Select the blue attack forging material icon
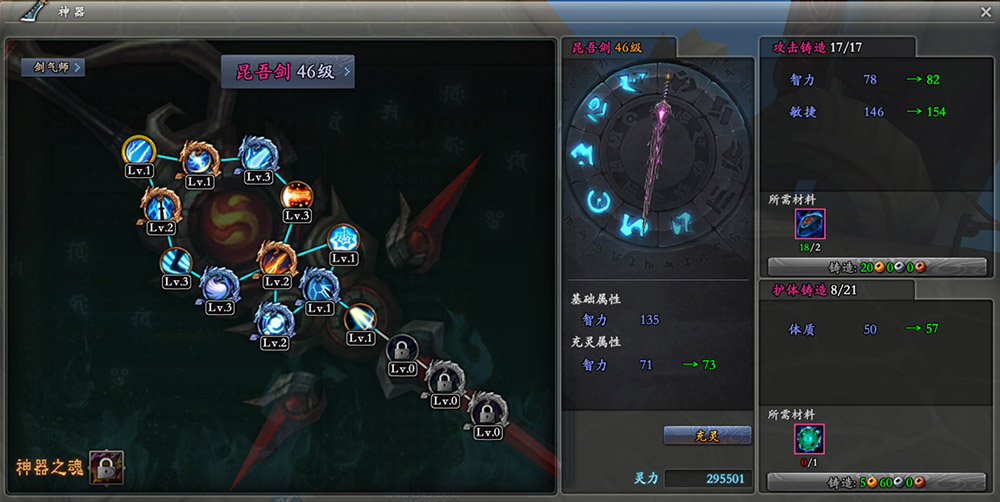 (x=809, y=224)
